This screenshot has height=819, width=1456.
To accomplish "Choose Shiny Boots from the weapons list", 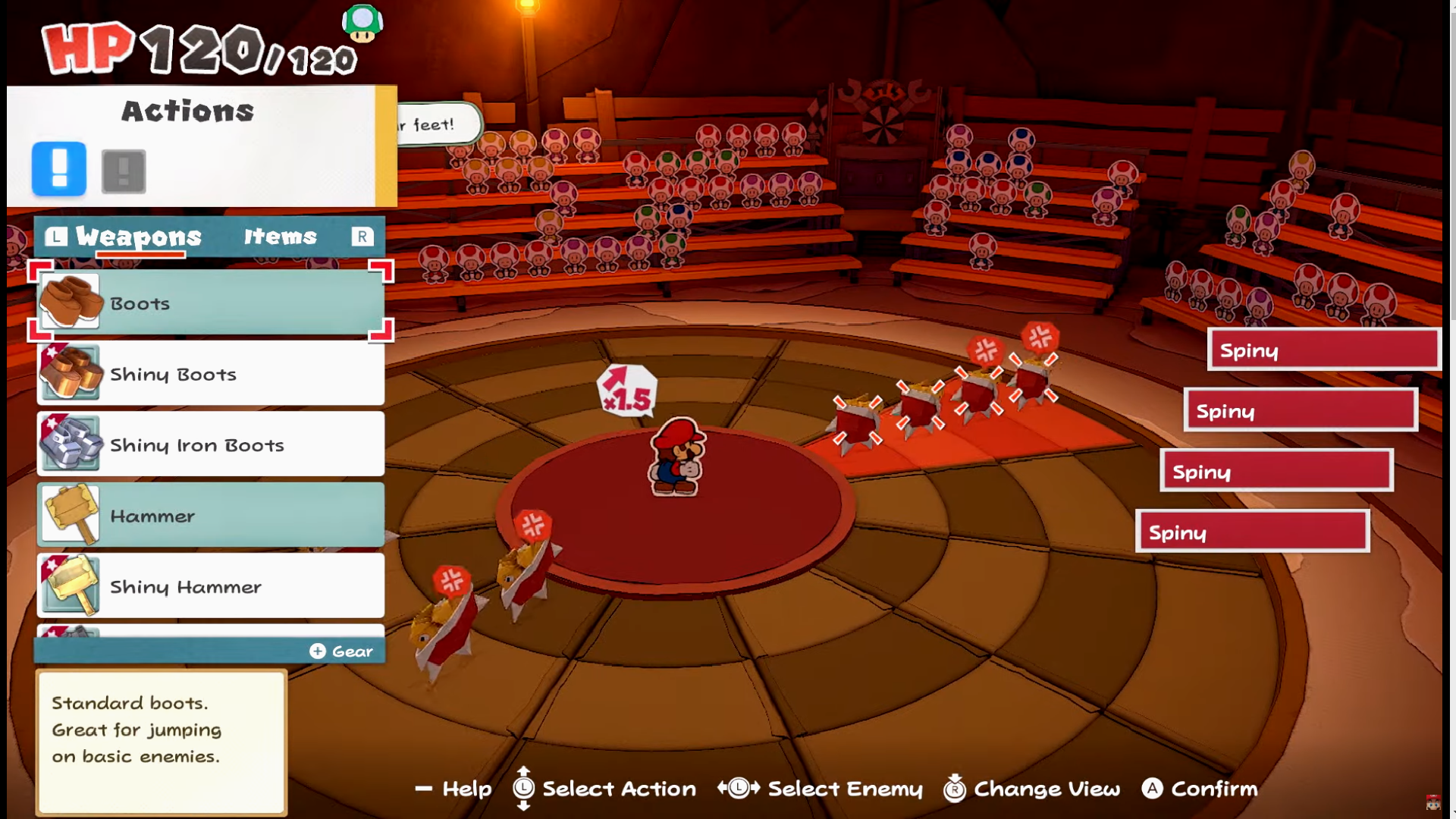I will point(211,374).
